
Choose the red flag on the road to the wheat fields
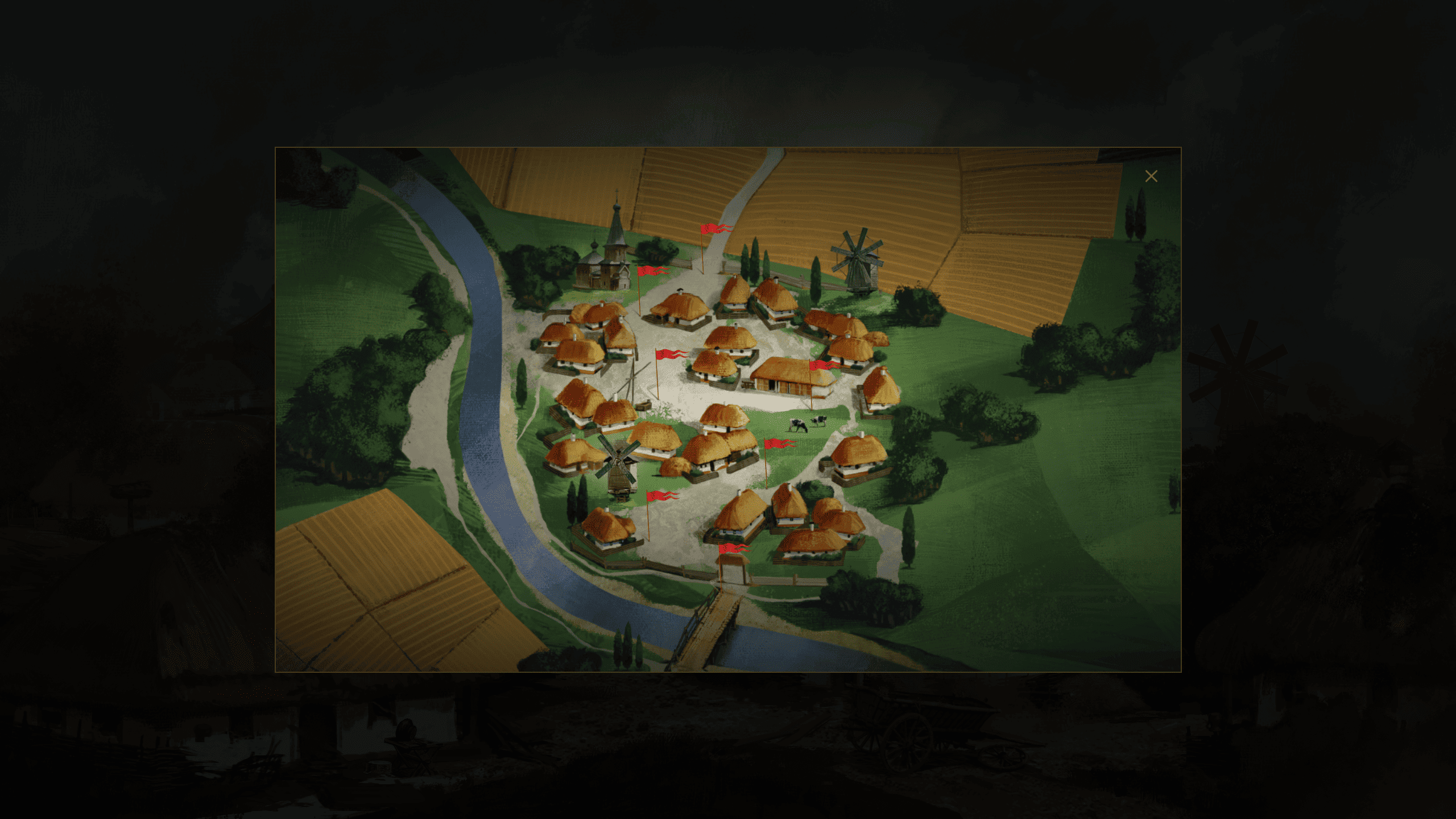pos(714,229)
